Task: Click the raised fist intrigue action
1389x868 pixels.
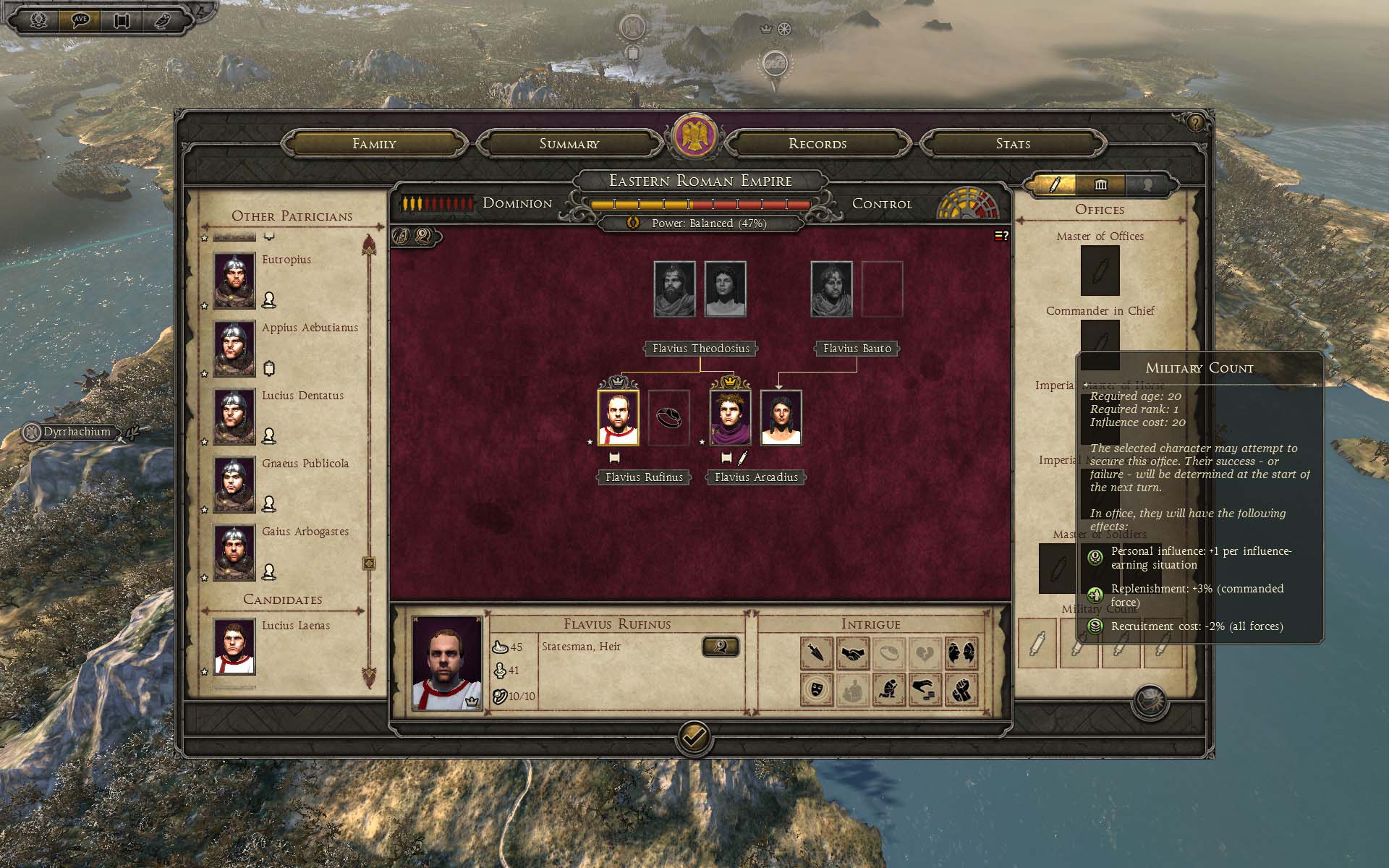Action: pos(961,691)
